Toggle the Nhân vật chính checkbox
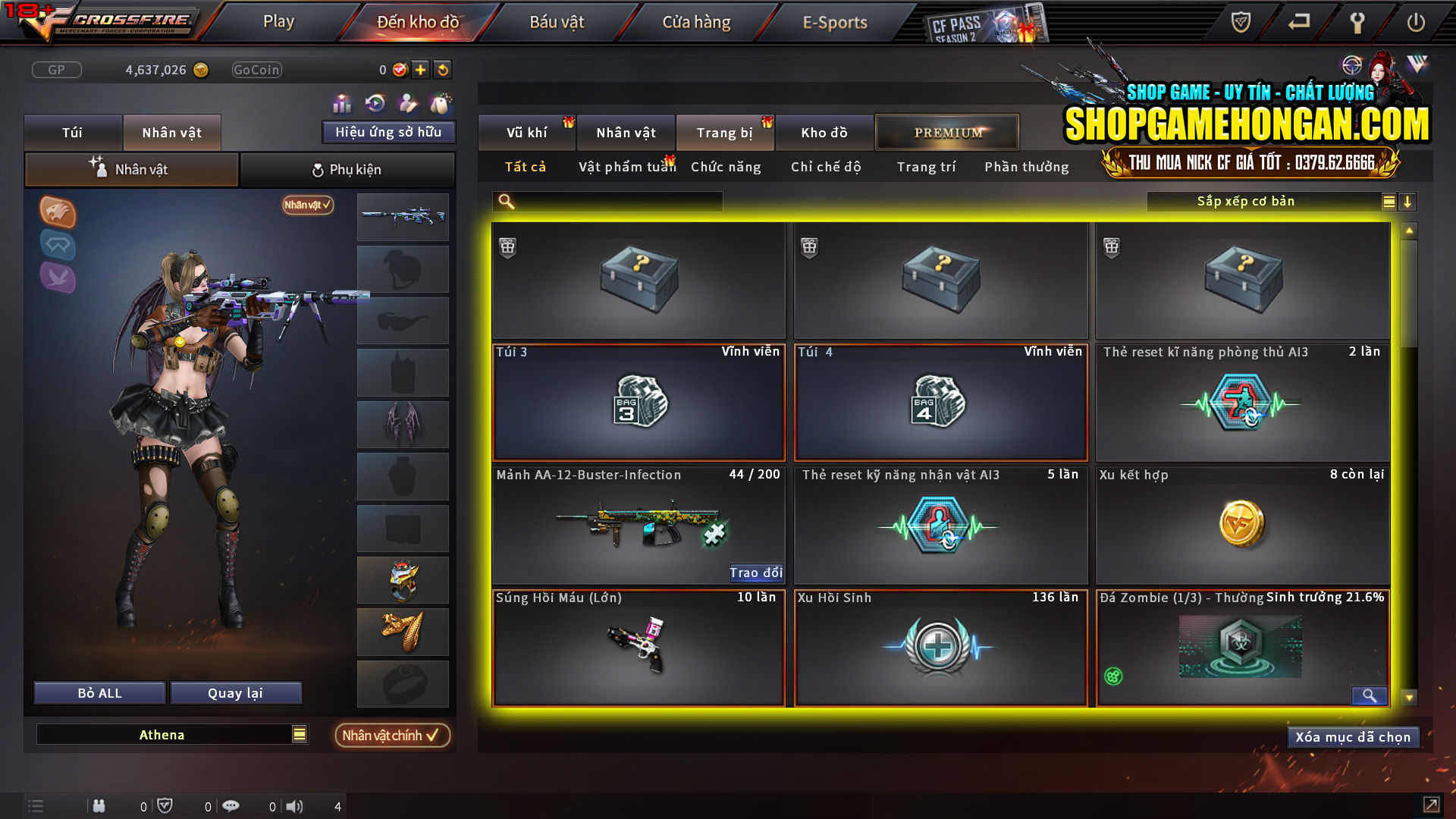Viewport: 1456px width, 819px height. pos(392,735)
